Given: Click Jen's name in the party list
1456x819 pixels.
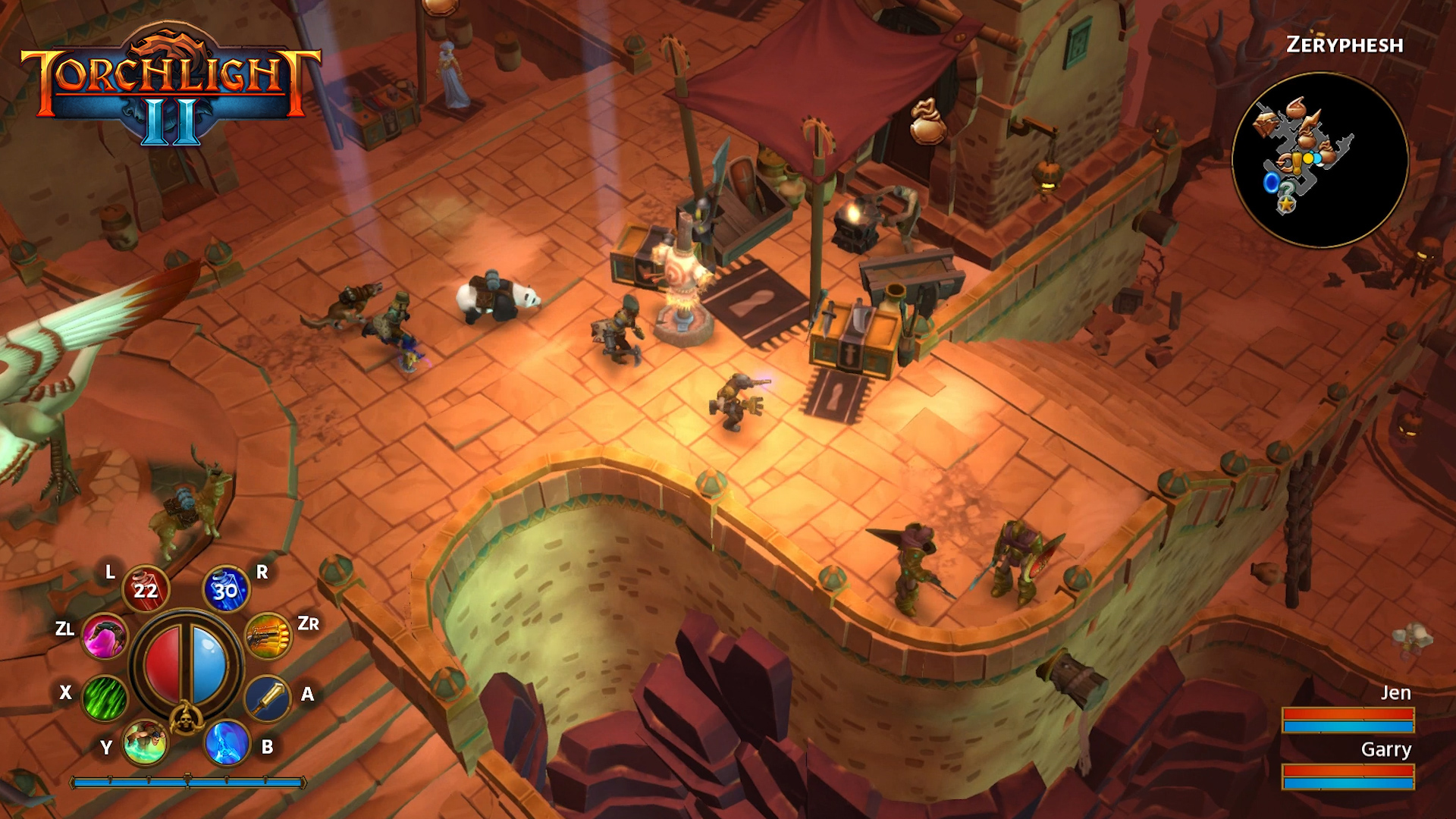Looking at the screenshot, I should pos(1395,692).
